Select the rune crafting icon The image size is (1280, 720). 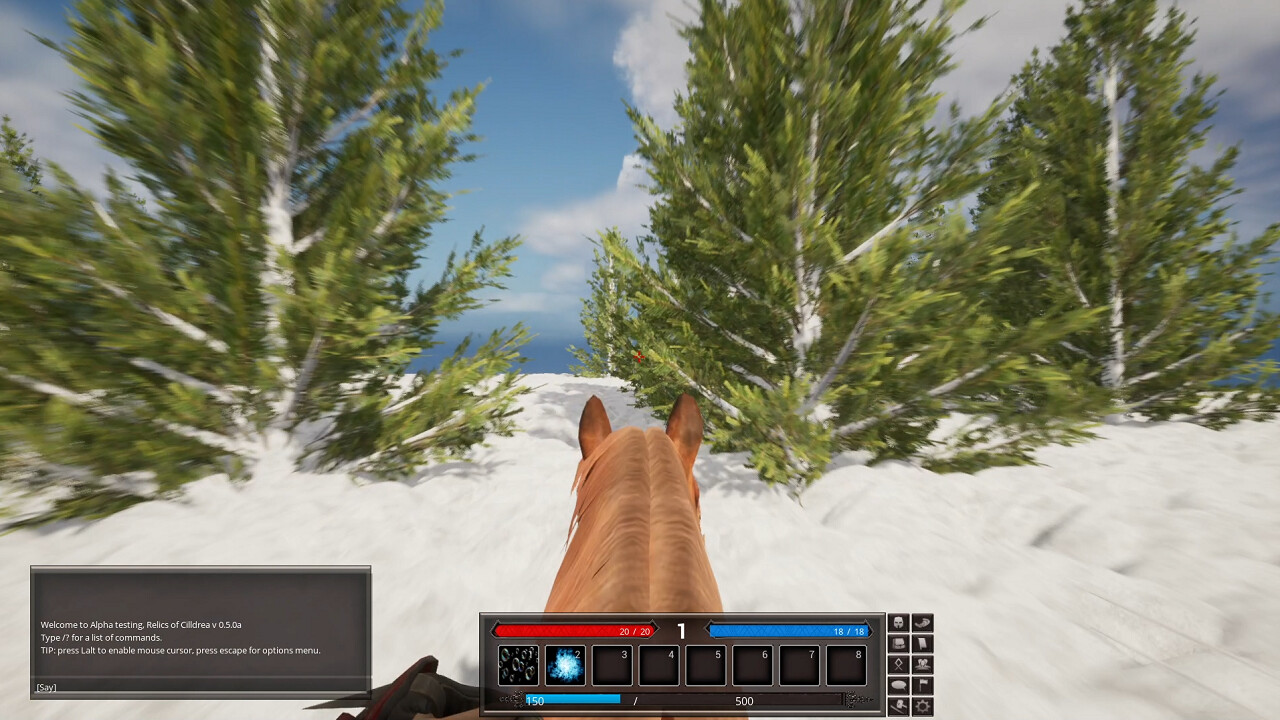point(898,664)
